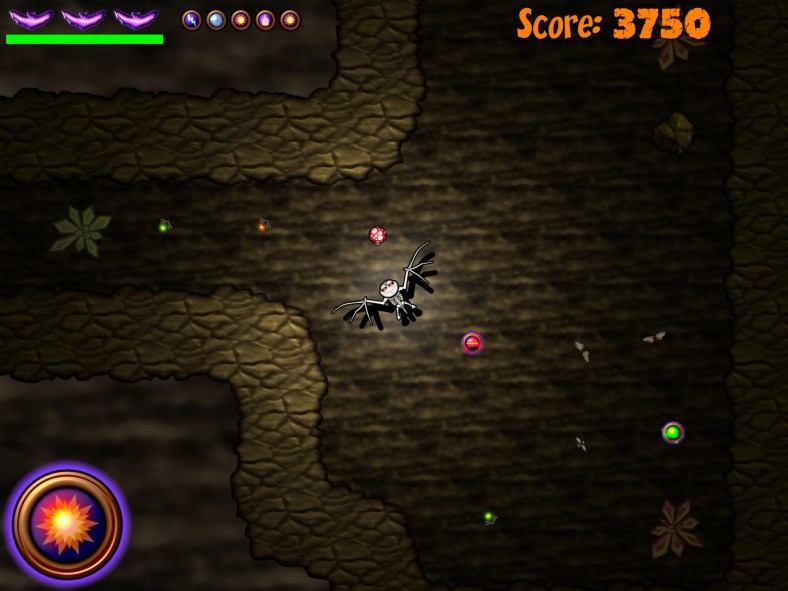Select the lightning bolt power icon
Viewport: 788px width, 591px height.
pos(191,20)
